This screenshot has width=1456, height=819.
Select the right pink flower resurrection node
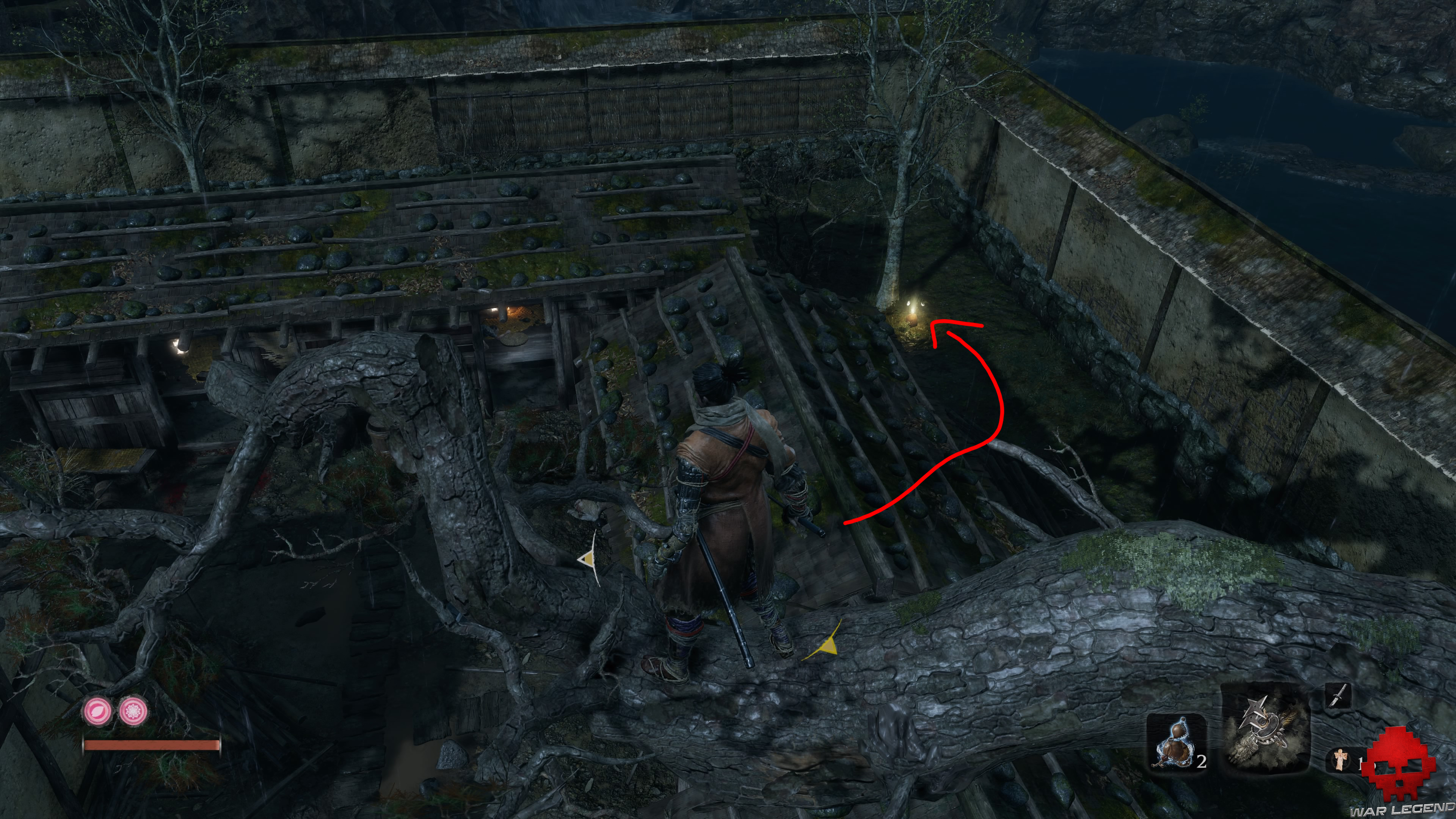coord(133,712)
